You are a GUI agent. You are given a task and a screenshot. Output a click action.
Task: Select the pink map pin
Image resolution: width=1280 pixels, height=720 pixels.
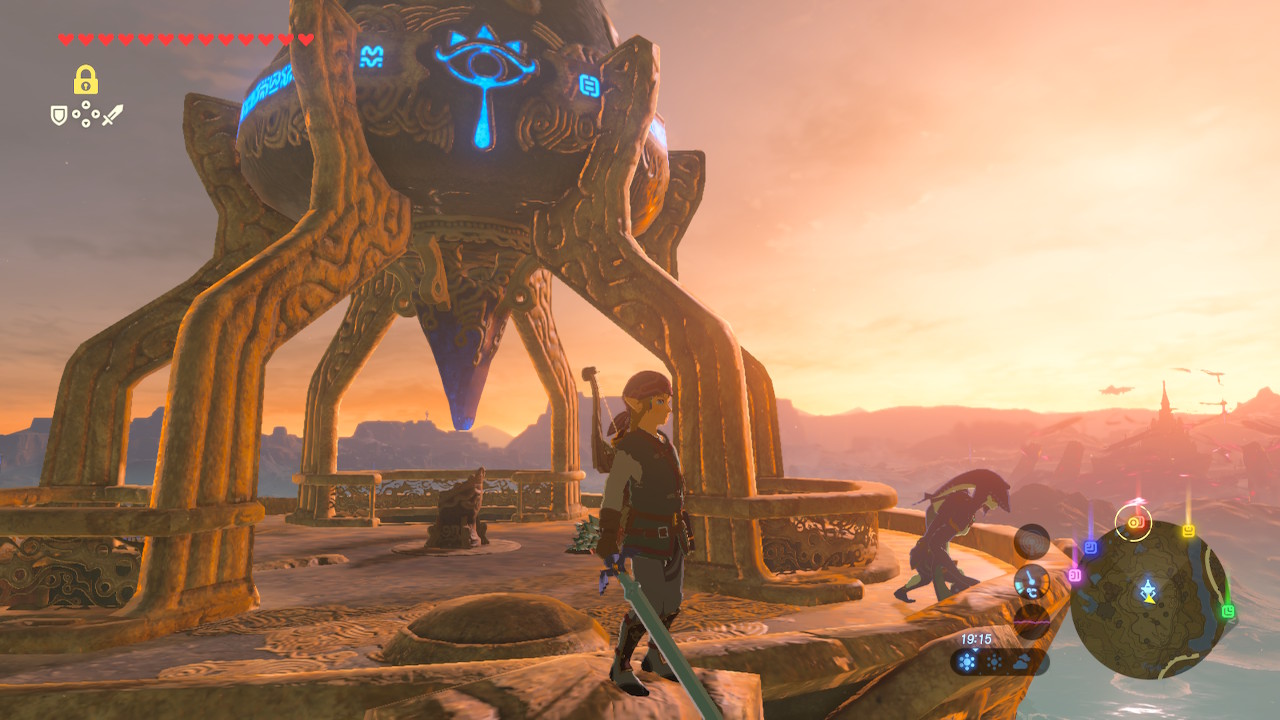coord(1075,575)
